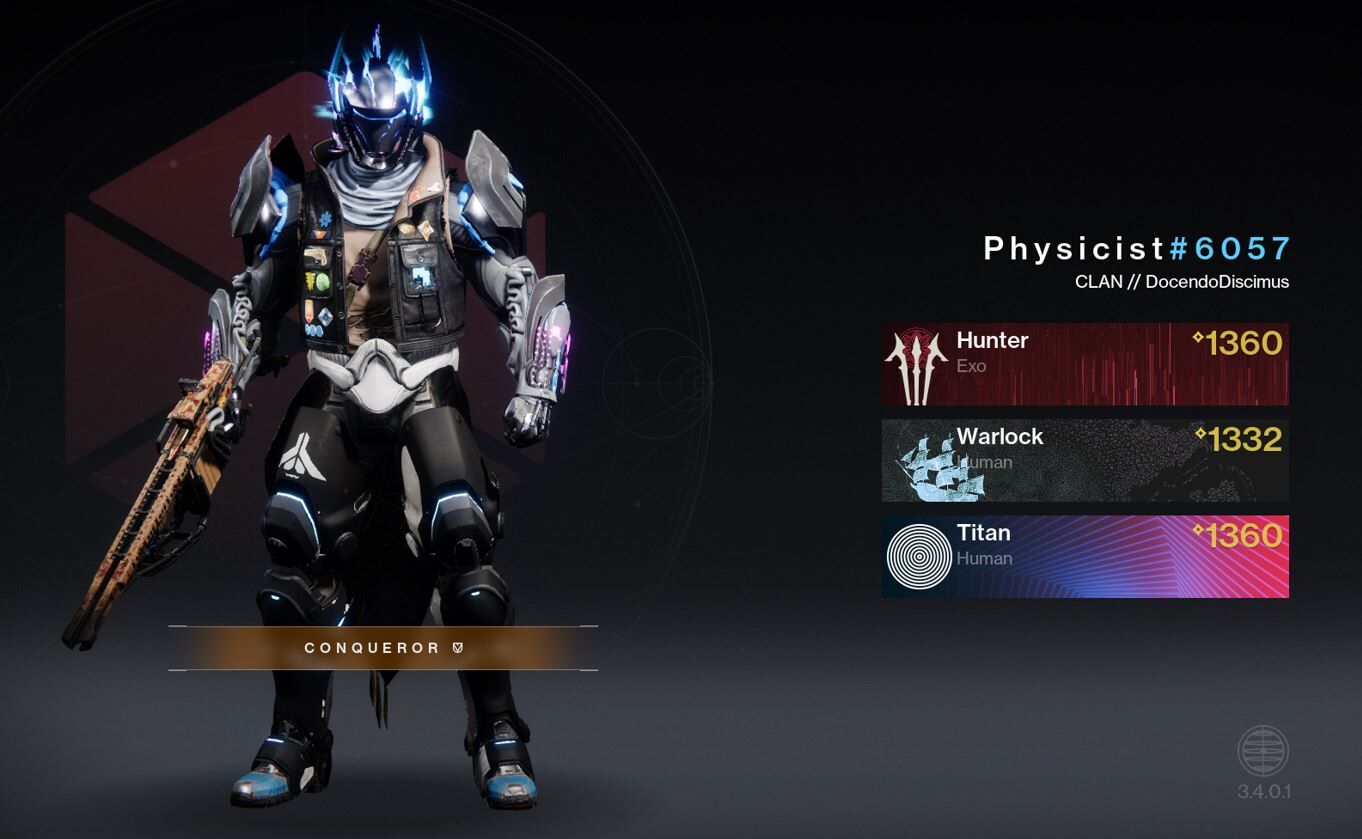Screen dimensions: 1362x839
Task: View the DocendoDiscimus clan
Action: click(1181, 282)
